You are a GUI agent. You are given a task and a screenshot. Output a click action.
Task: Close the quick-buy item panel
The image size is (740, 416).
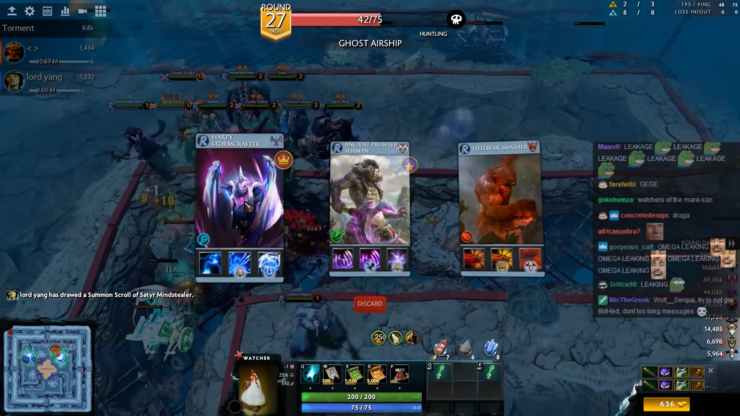pos(711,371)
